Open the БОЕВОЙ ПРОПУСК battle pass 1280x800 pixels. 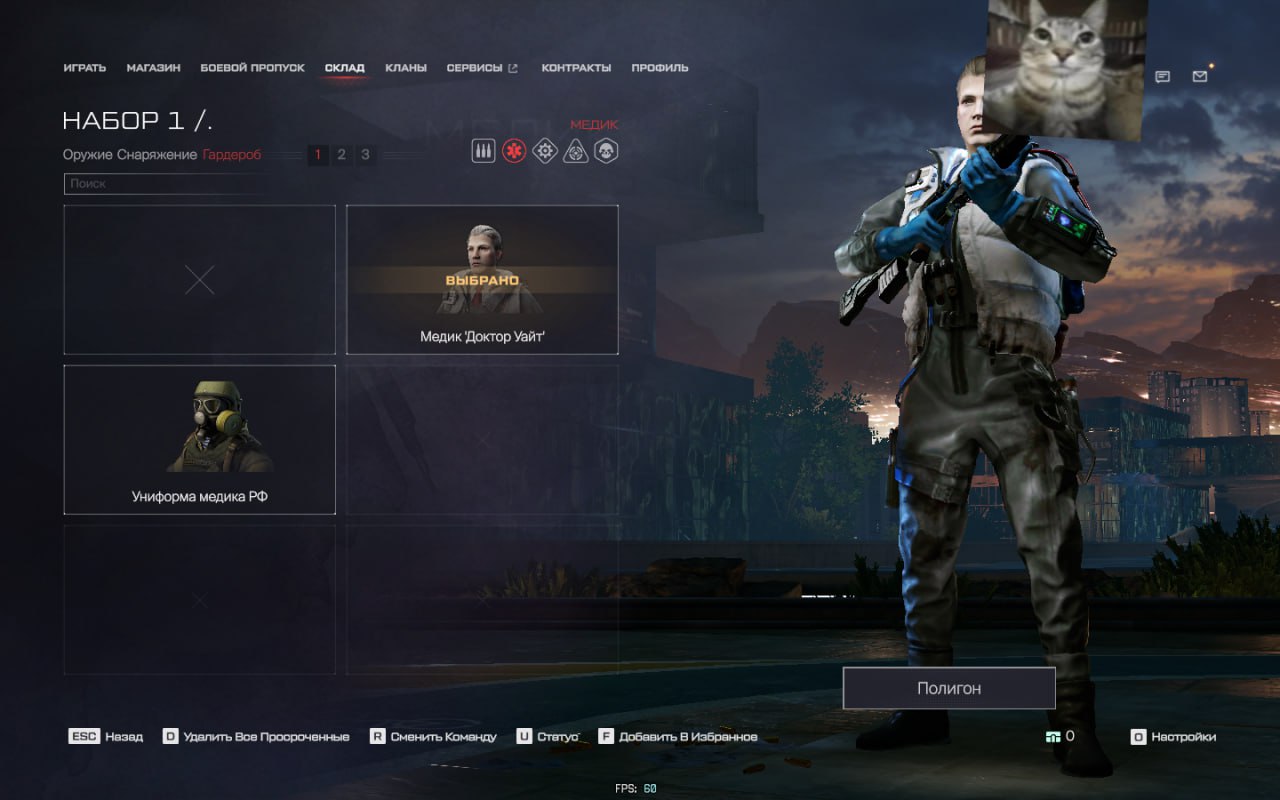252,68
